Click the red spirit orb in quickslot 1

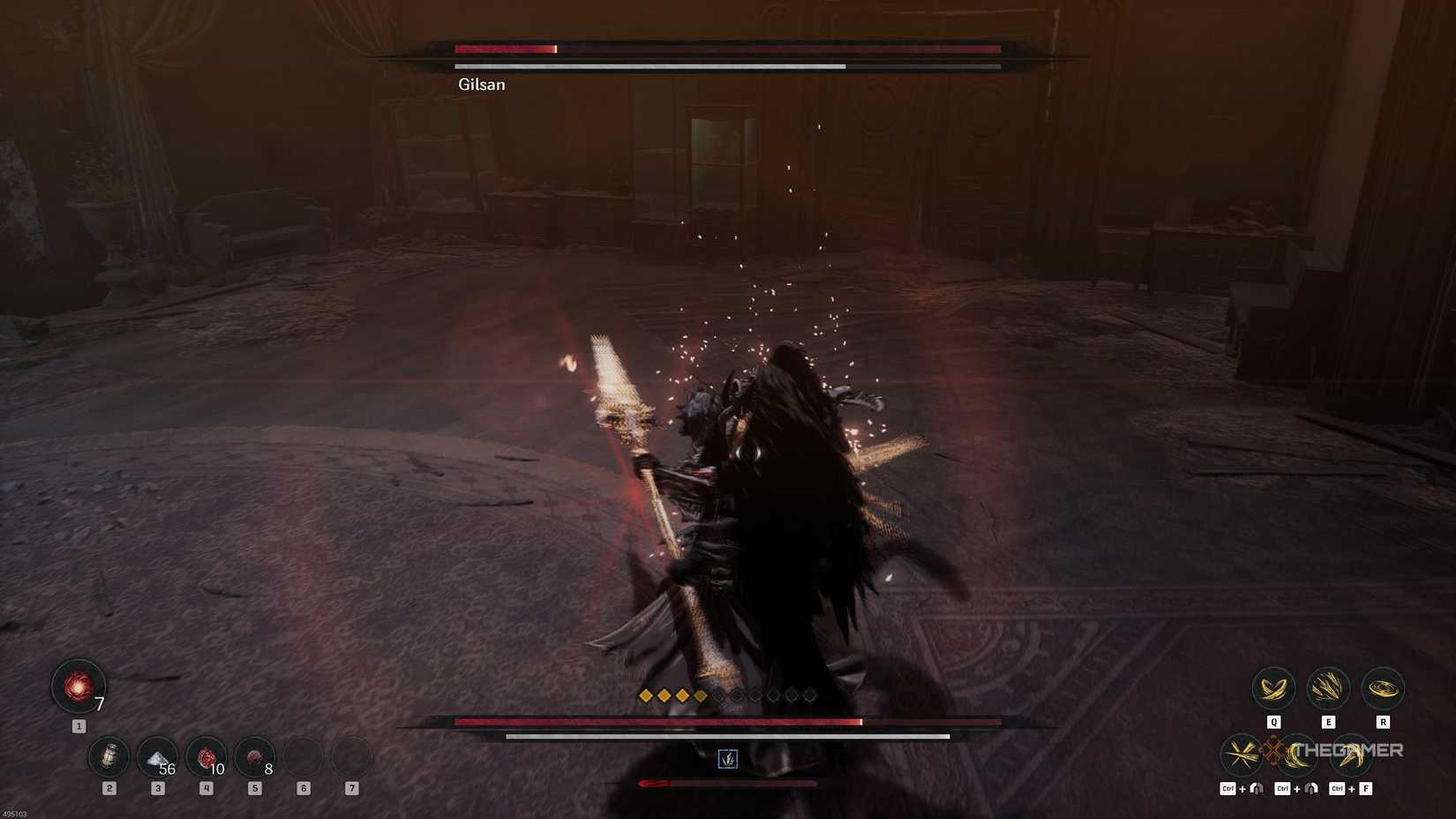[78, 687]
